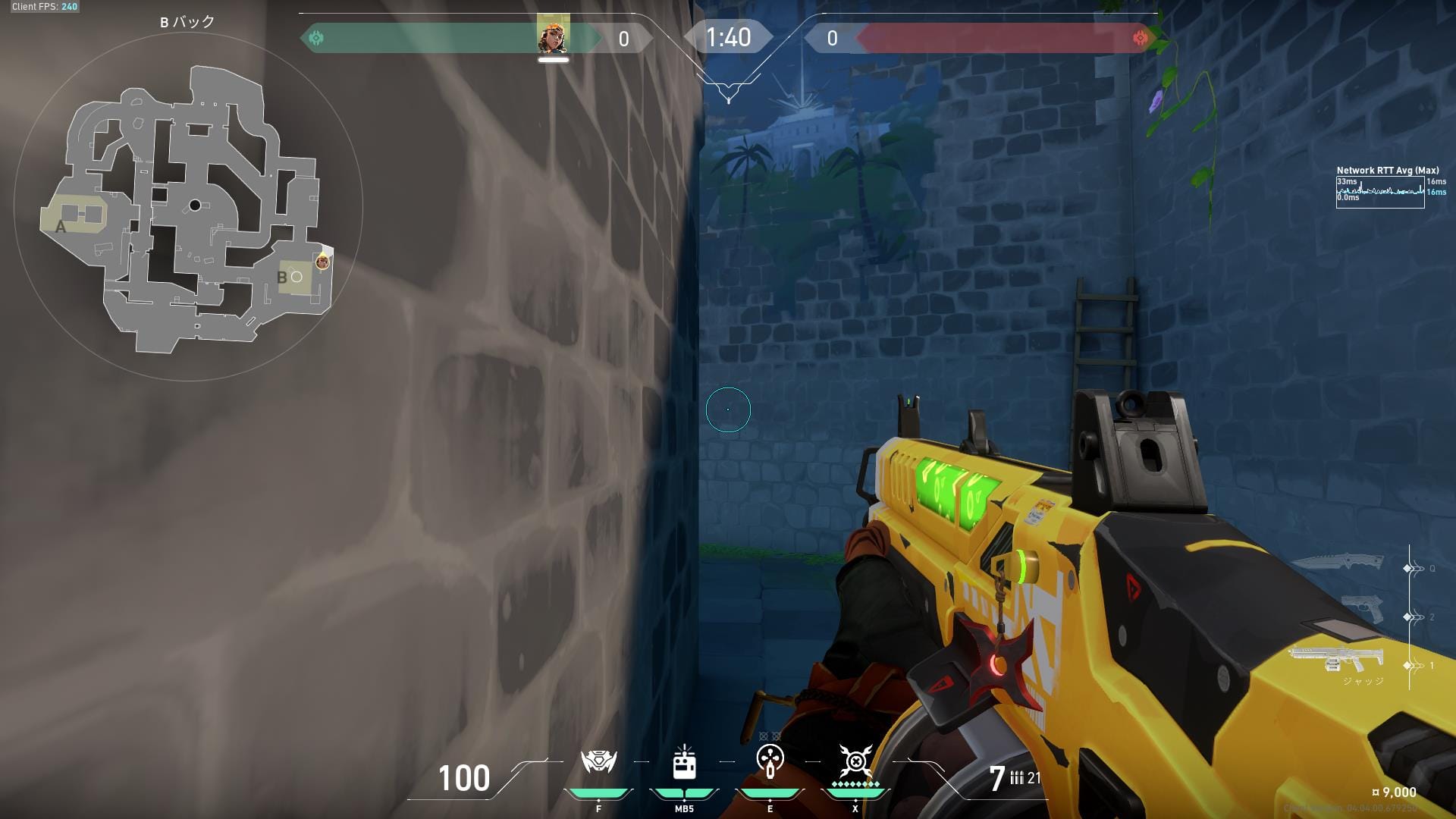Click the Network RTT graph panel
This screenshot has height=819, width=1456.
coord(1379,192)
